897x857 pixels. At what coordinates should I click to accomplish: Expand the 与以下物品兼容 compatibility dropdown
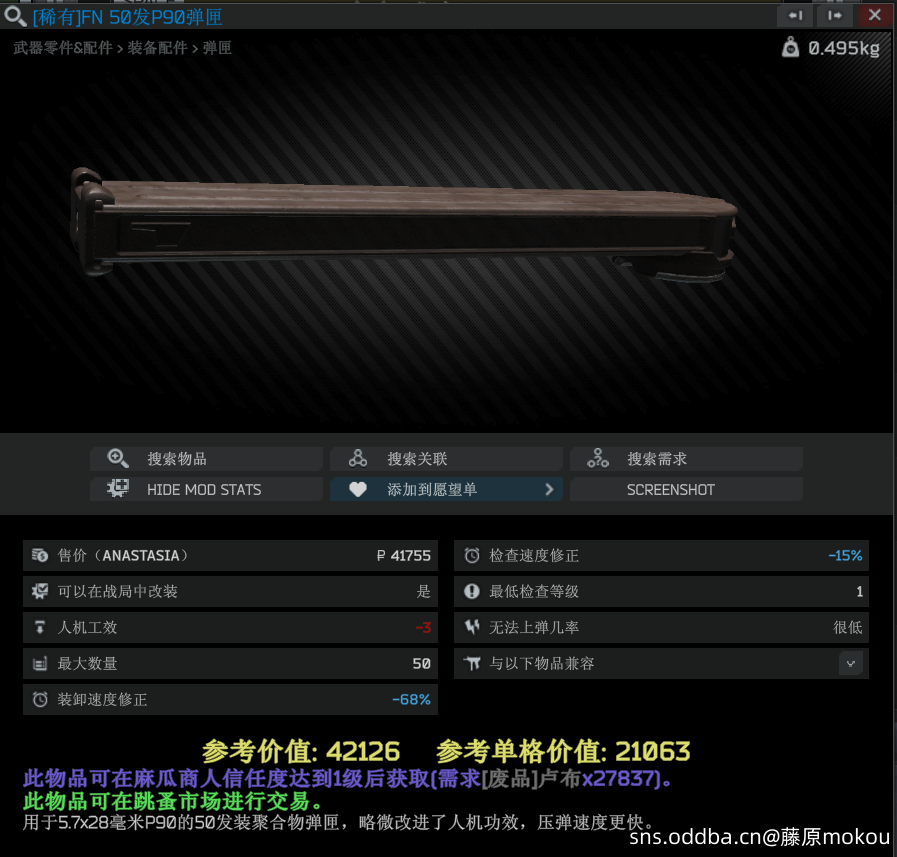[850, 663]
